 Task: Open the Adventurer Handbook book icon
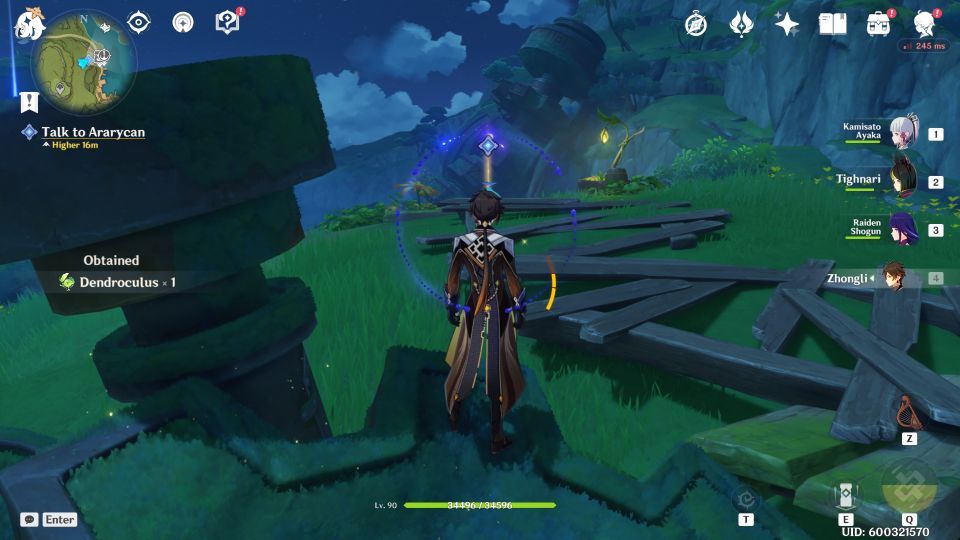pyautogui.click(x=832, y=24)
